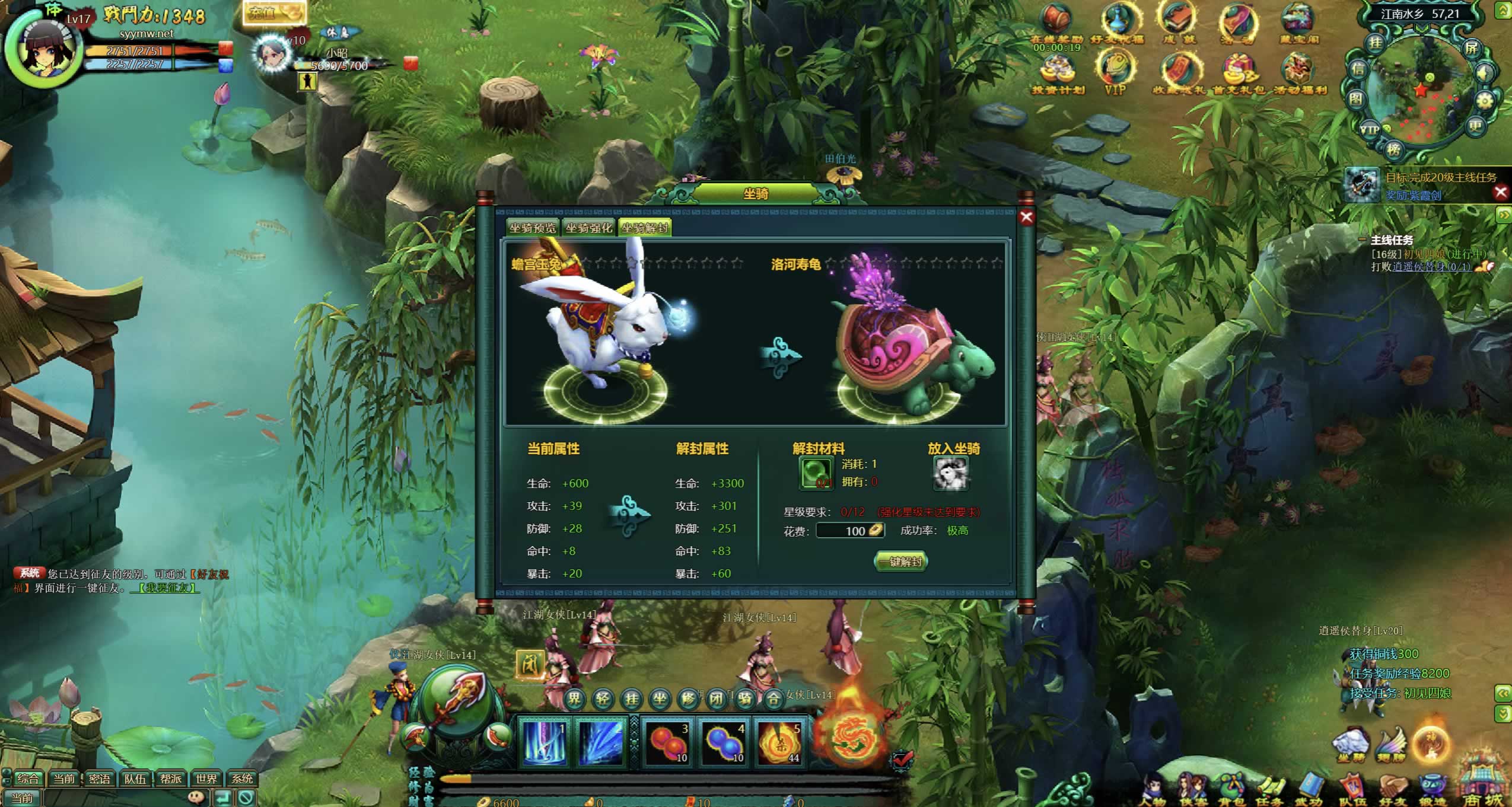Switch chat to the 世界 channel
Image resolution: width=1512 pixels, height=807 pixels.
[x=206, y=779]
